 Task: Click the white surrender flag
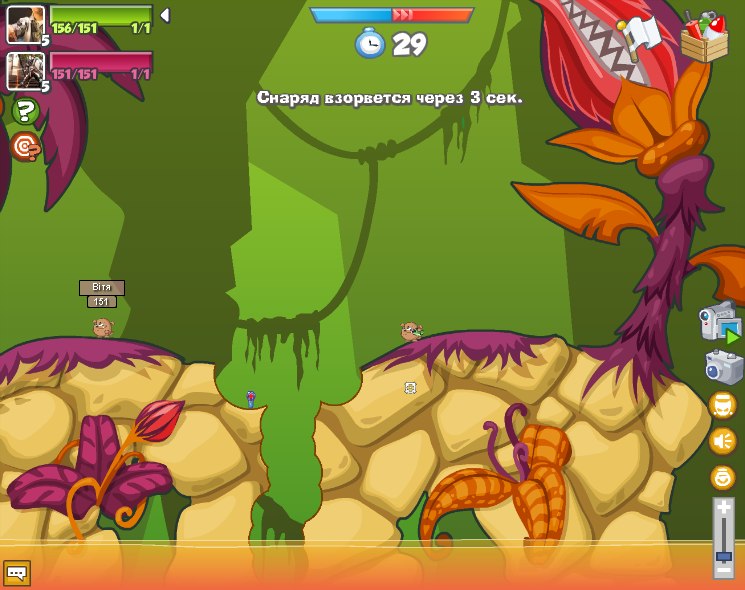click(x=641, y=35)
